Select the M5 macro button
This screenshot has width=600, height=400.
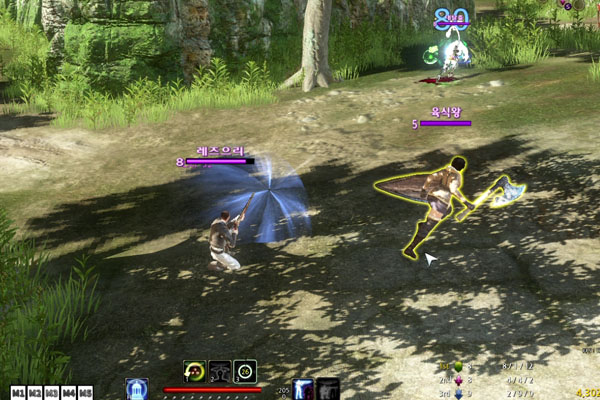(86, 392)
